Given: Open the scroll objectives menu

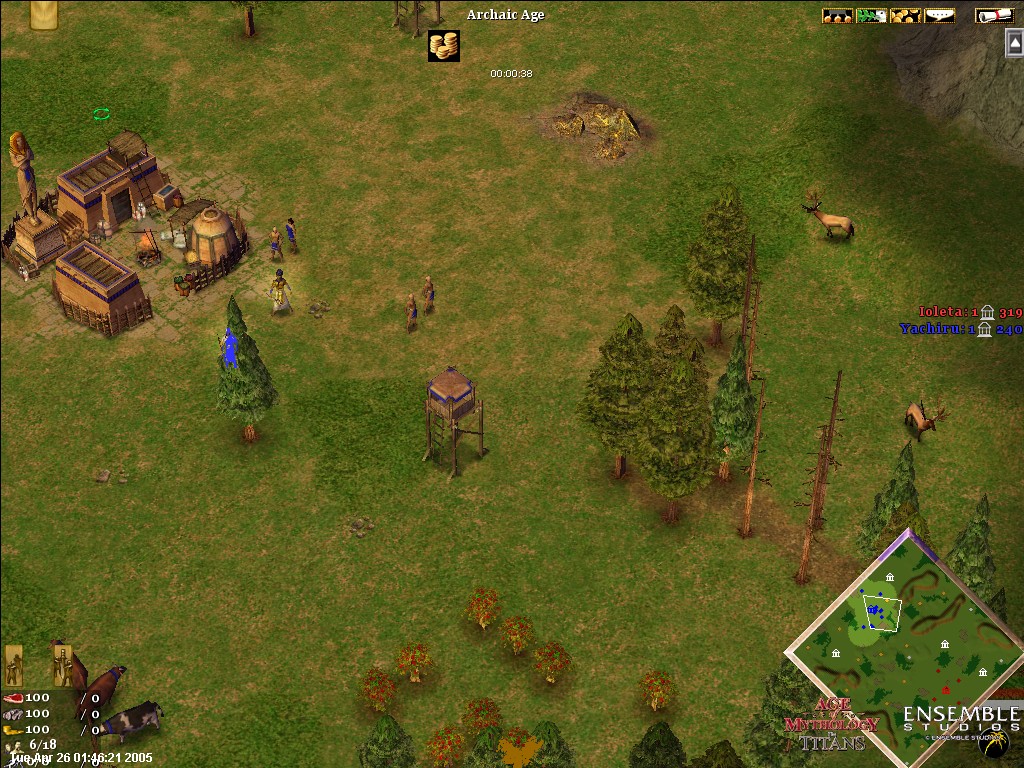Looking at the screenshot, I should point(994,15).
